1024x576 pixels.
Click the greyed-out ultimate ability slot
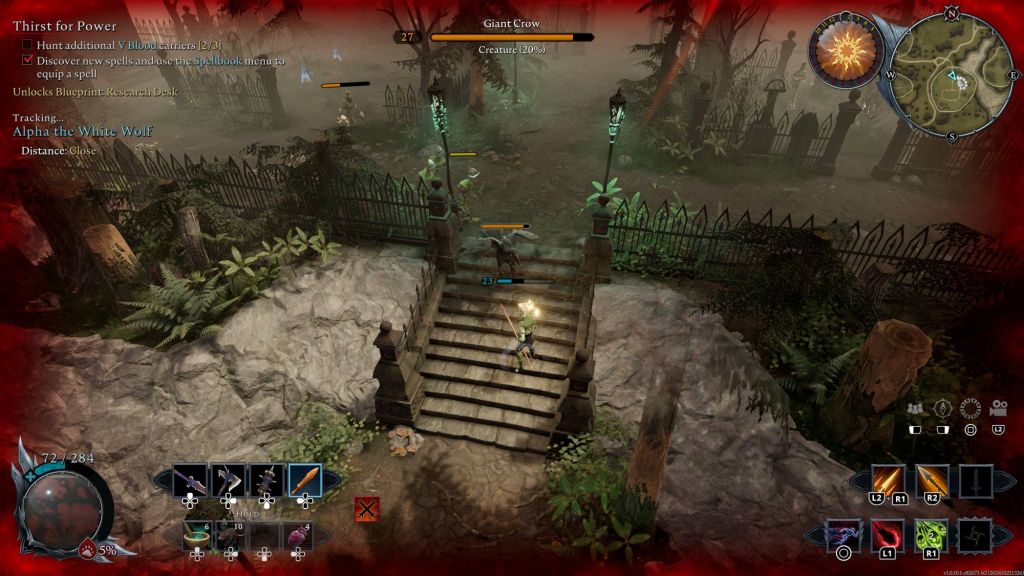click(x=975, y=535)
